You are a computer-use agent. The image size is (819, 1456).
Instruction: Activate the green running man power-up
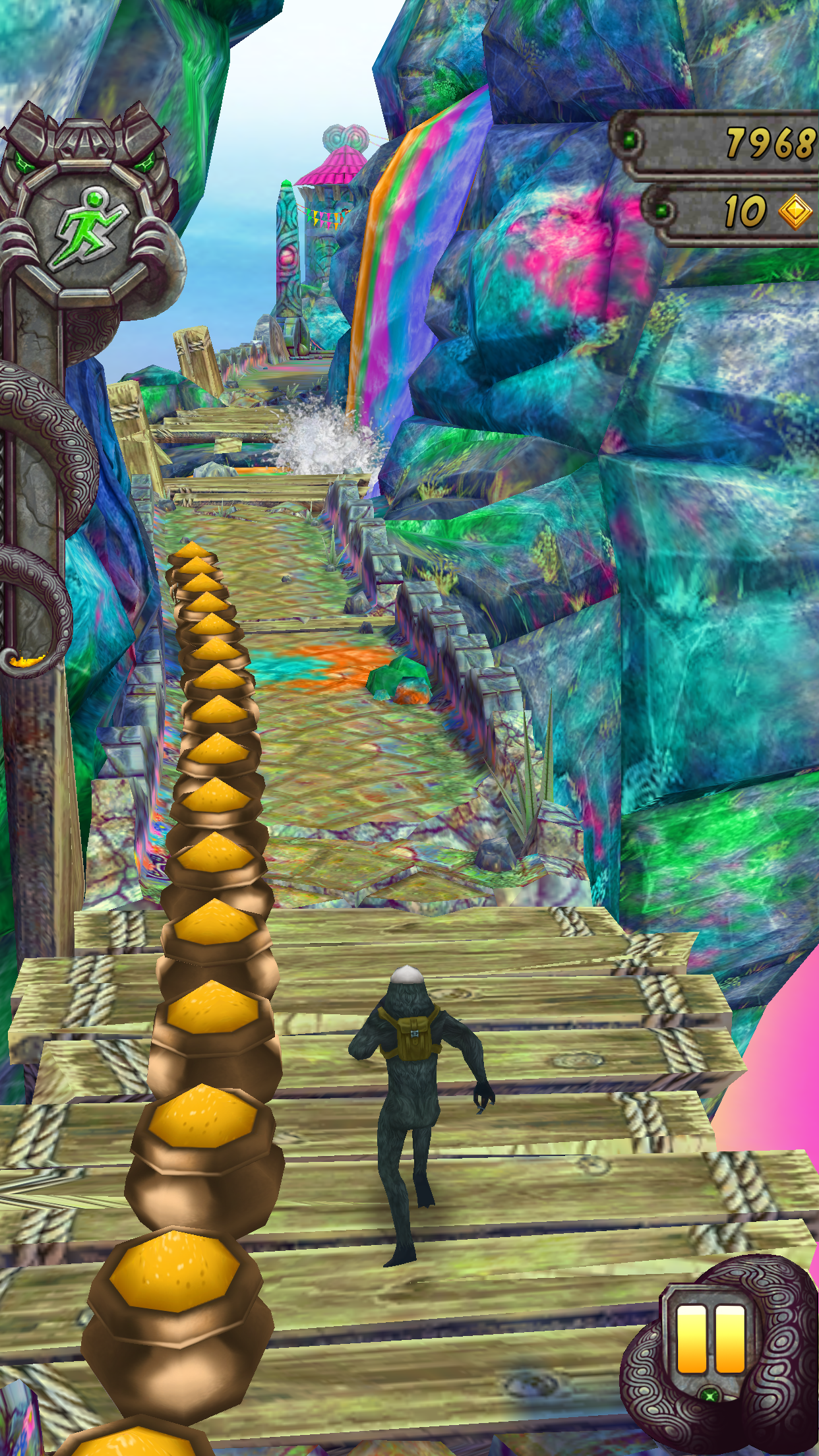pos(91,228)
